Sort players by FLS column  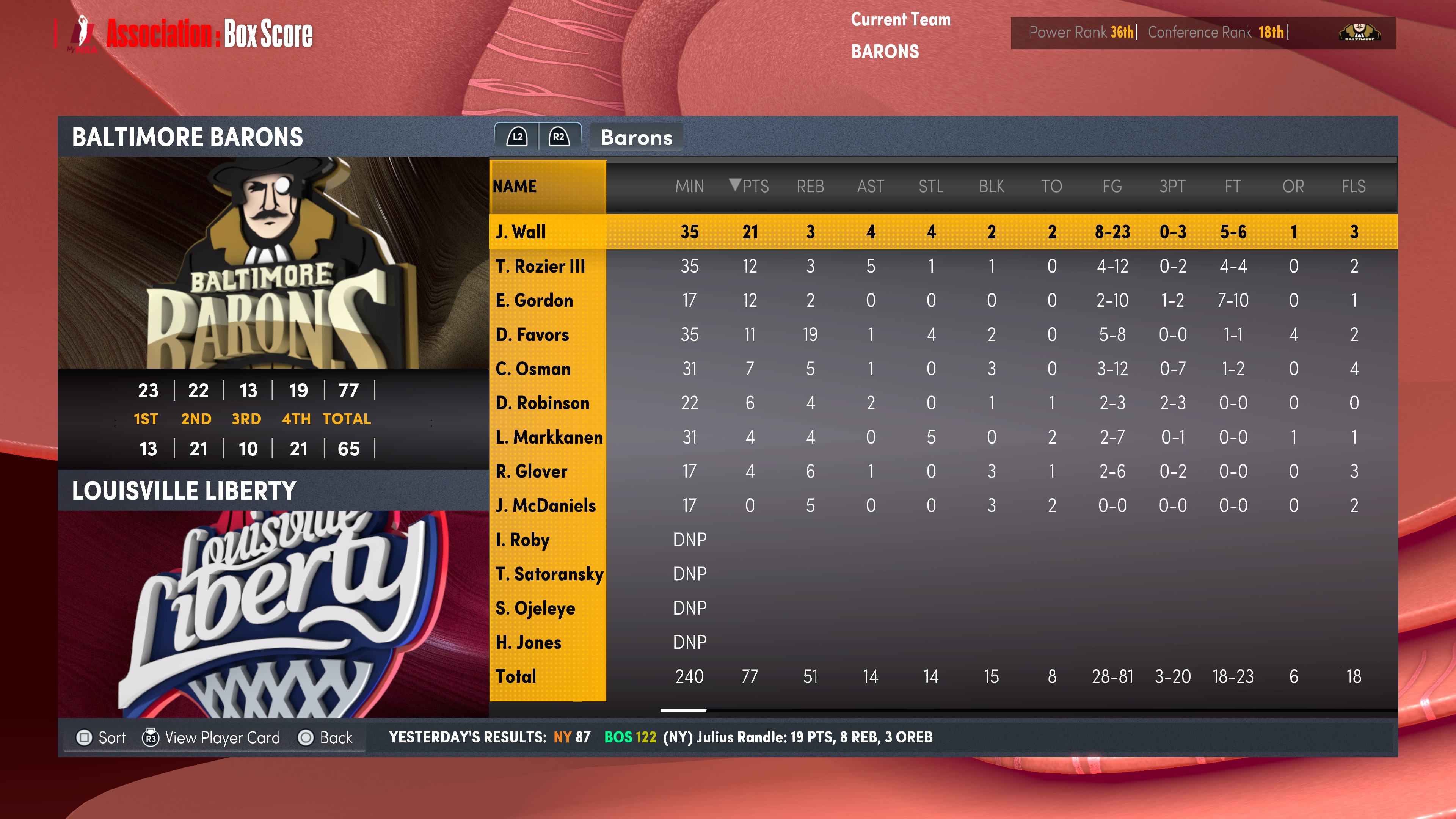(1353, 186)
